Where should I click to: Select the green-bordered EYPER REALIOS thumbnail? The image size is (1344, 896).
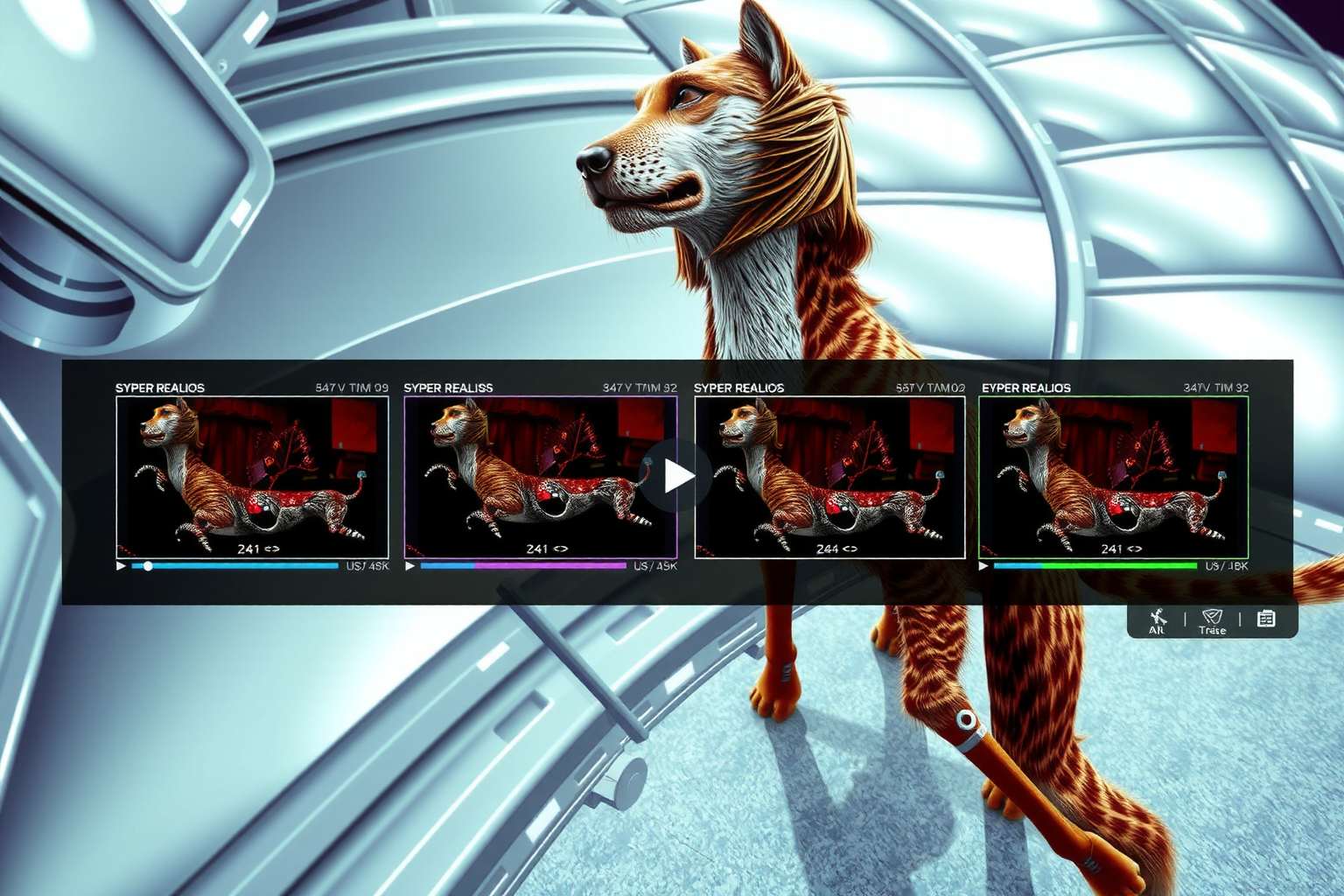(1113, 477)
